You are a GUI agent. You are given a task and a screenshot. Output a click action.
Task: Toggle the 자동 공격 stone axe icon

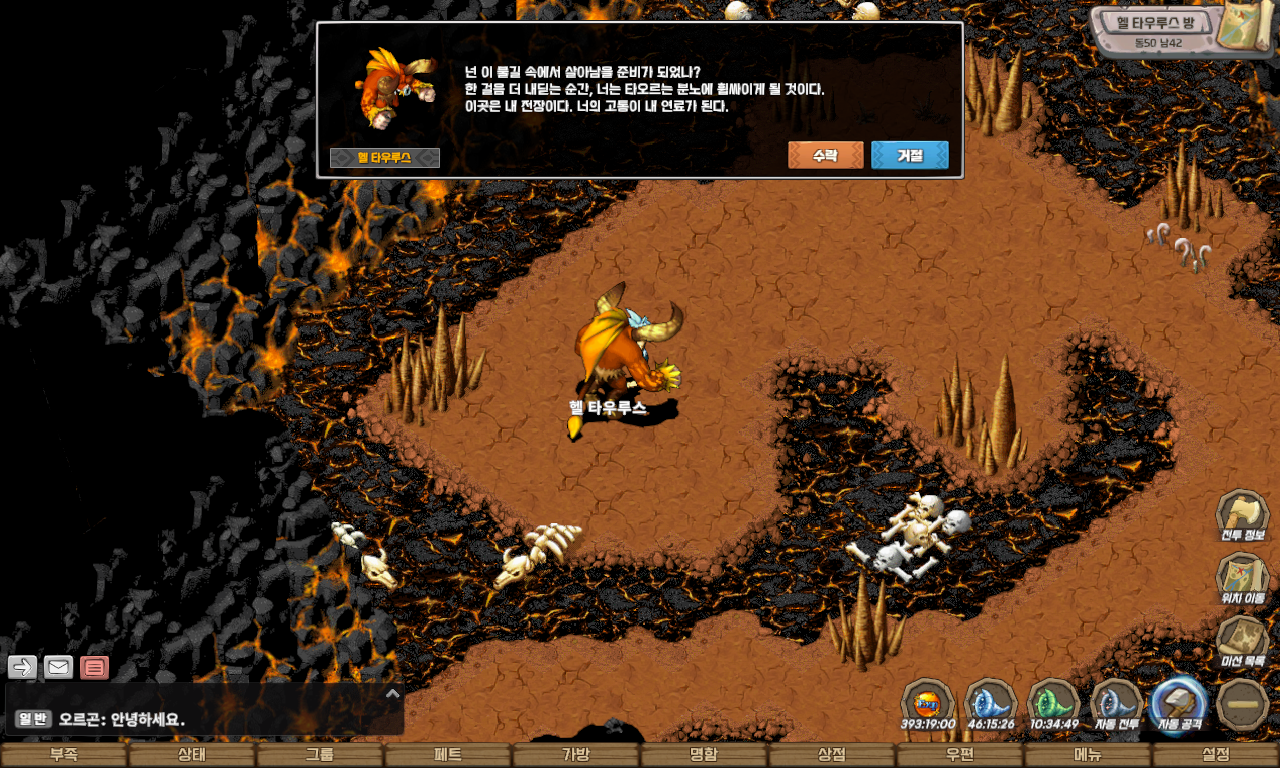1180,704
